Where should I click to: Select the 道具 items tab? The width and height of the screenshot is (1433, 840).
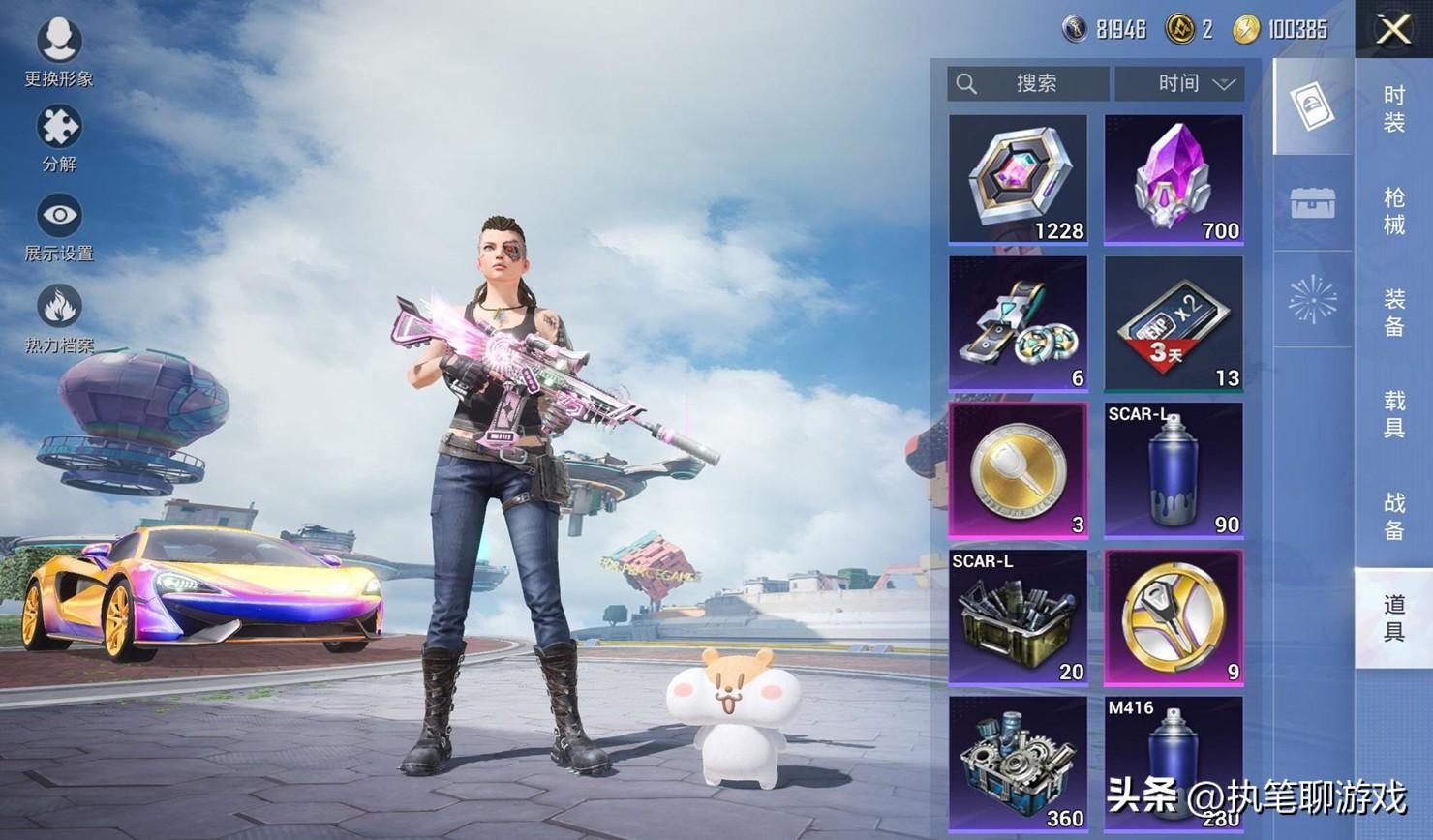coord(1393,617)
